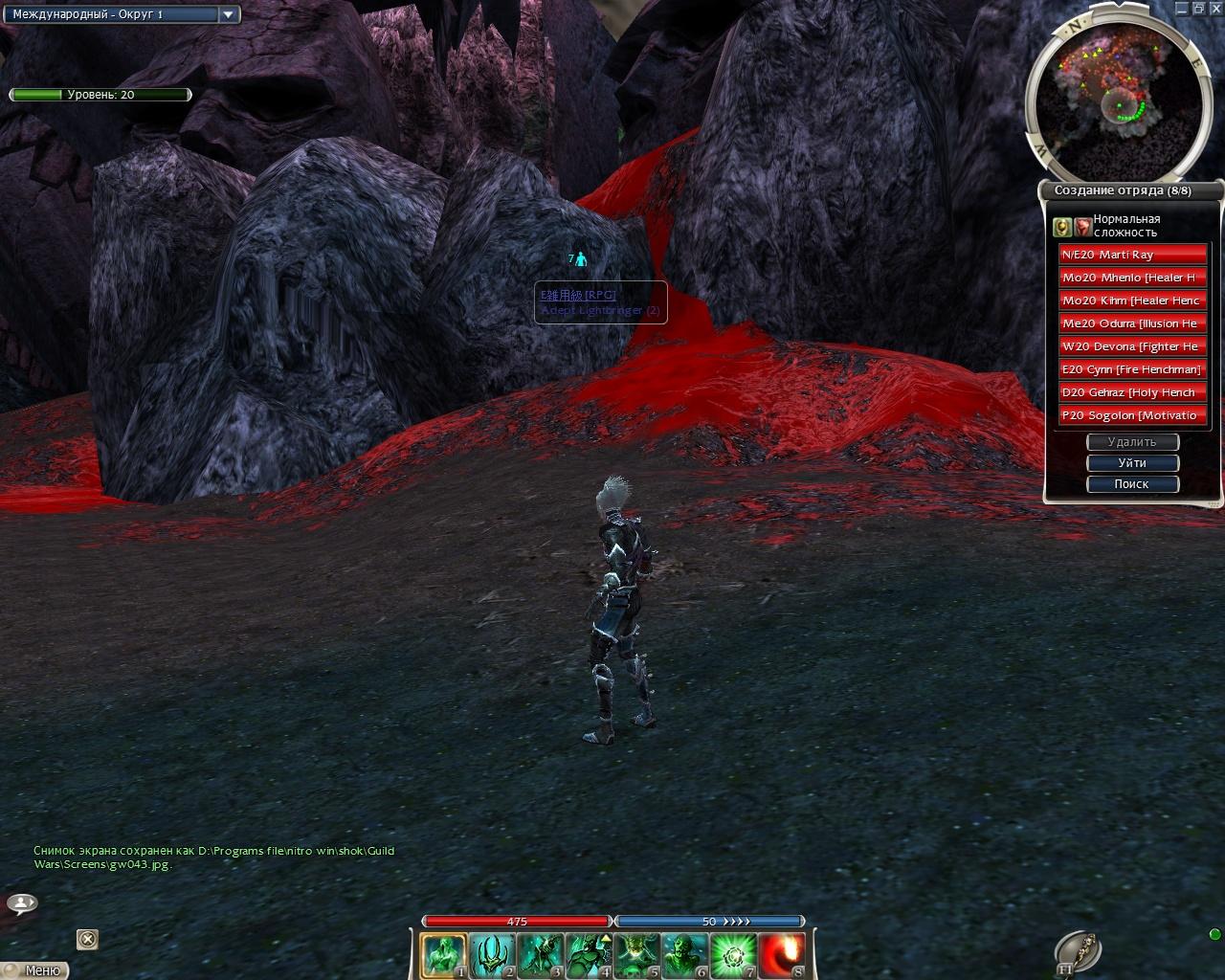
Task: Select henchman Mhenlo in the party list
Action: (x=1132, y=278)
